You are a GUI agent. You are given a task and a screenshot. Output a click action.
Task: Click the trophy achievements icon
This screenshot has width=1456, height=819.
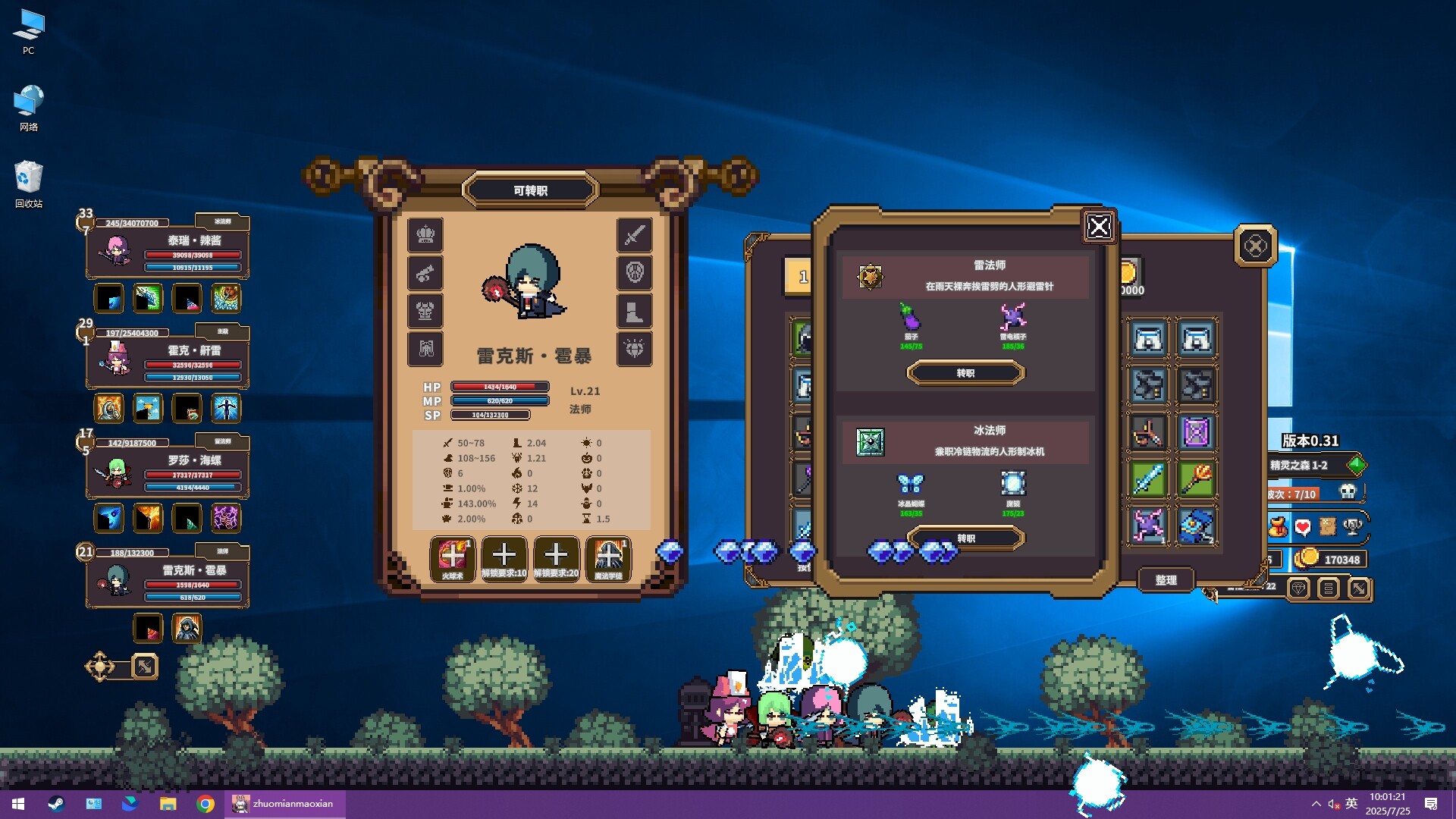tap(1352, 526)
